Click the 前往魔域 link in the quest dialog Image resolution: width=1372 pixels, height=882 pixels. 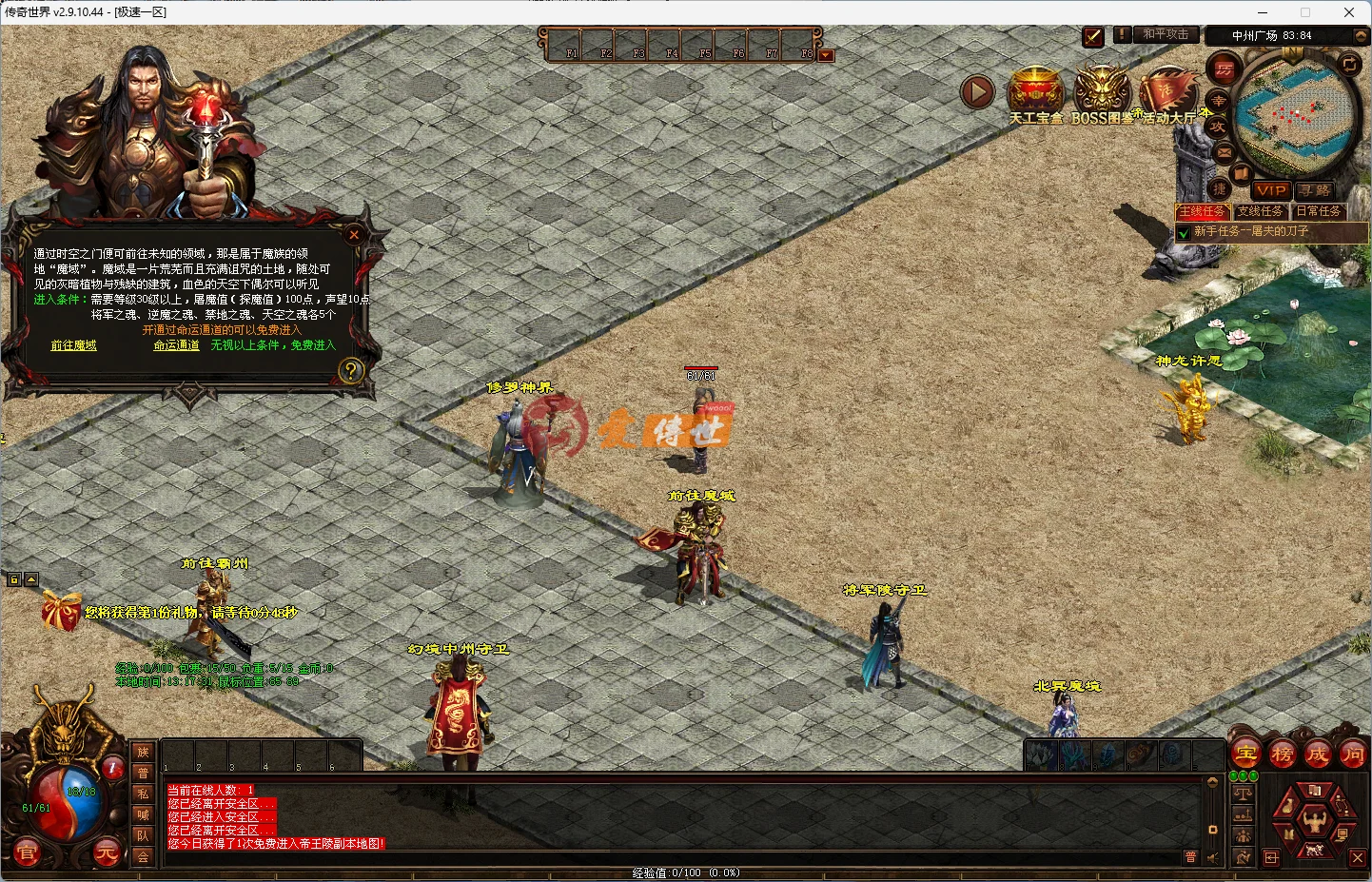(74, 345)
